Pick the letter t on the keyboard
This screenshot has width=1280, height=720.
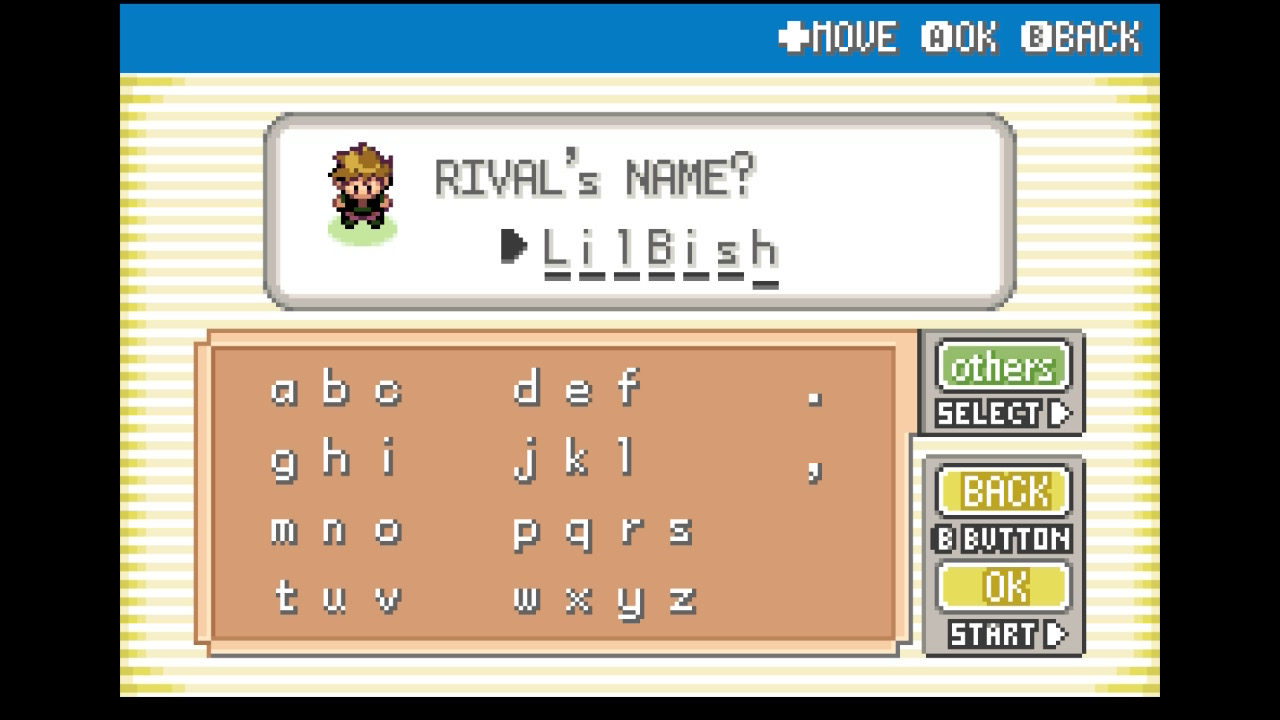tap(285, 598)
